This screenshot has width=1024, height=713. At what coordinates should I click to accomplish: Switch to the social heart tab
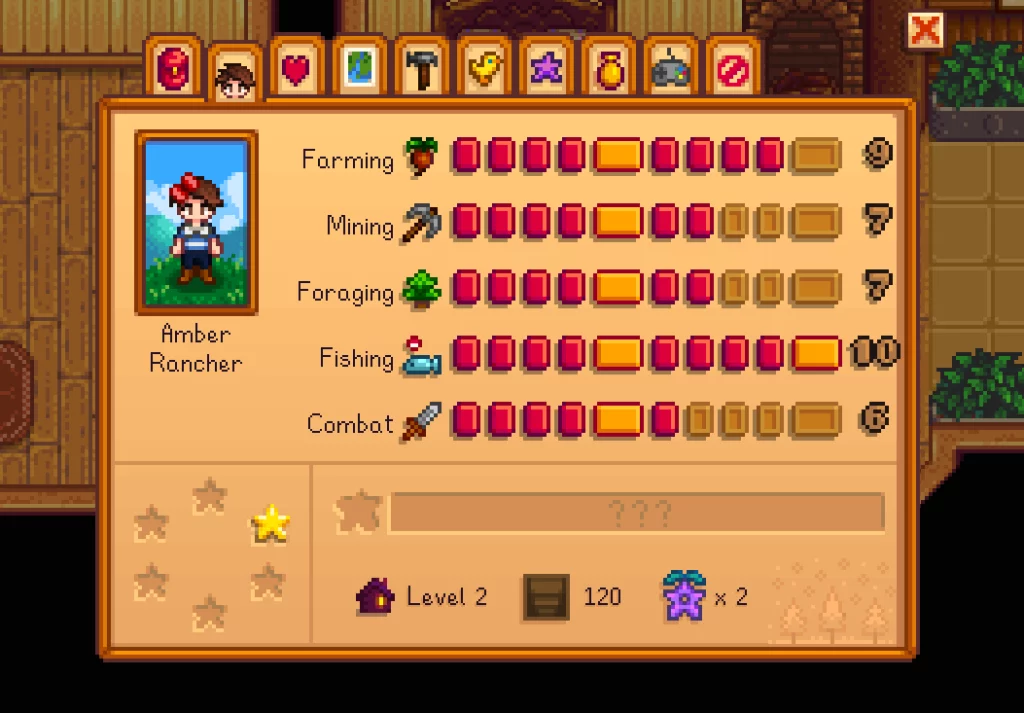(297, 68)
